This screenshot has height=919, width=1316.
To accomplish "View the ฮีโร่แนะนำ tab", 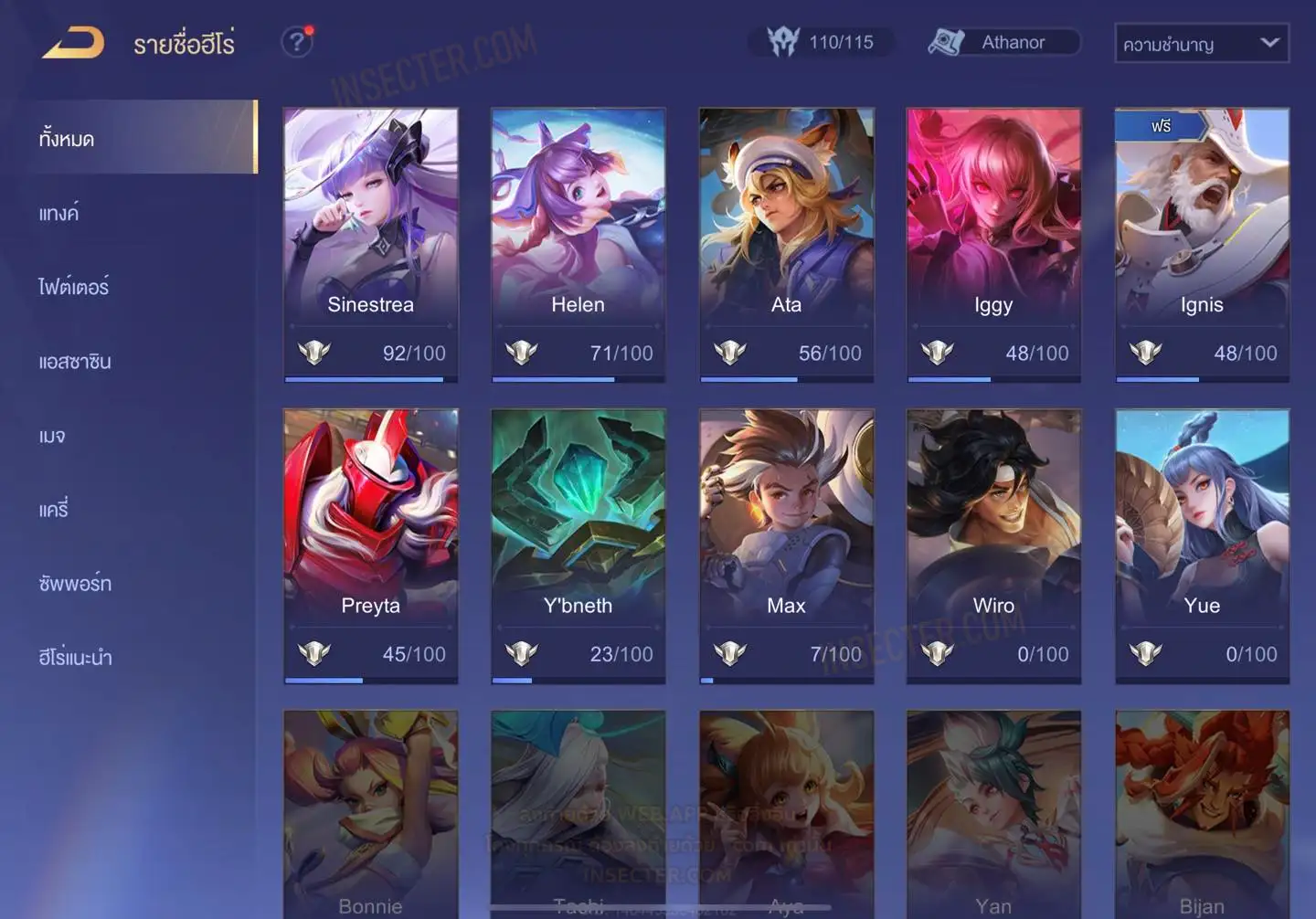I will [x=75, y=658].
